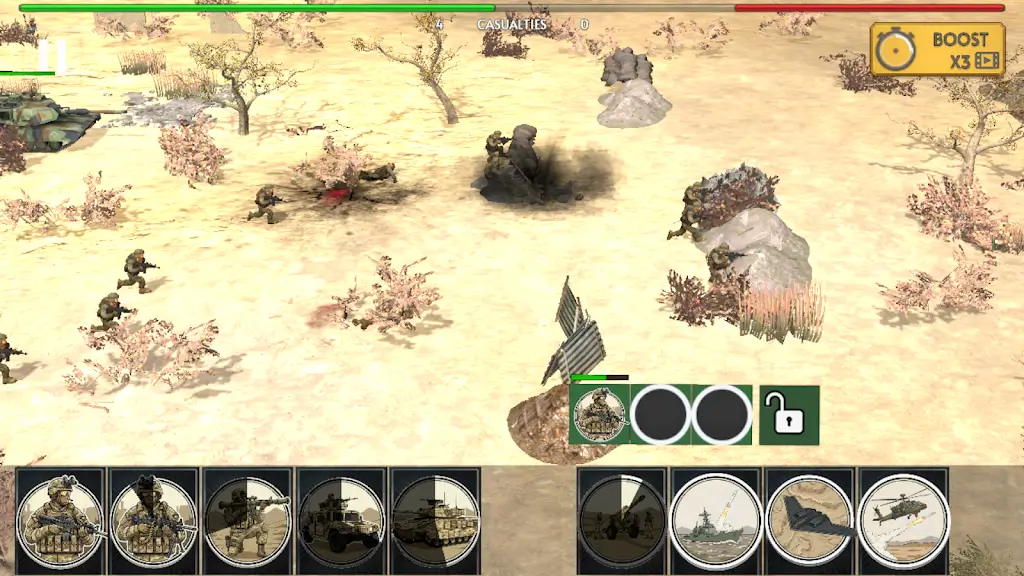The image size is (1024, 576).
Task: Launch the stealth bomber airstrike
Action: (x=809, y=520)
